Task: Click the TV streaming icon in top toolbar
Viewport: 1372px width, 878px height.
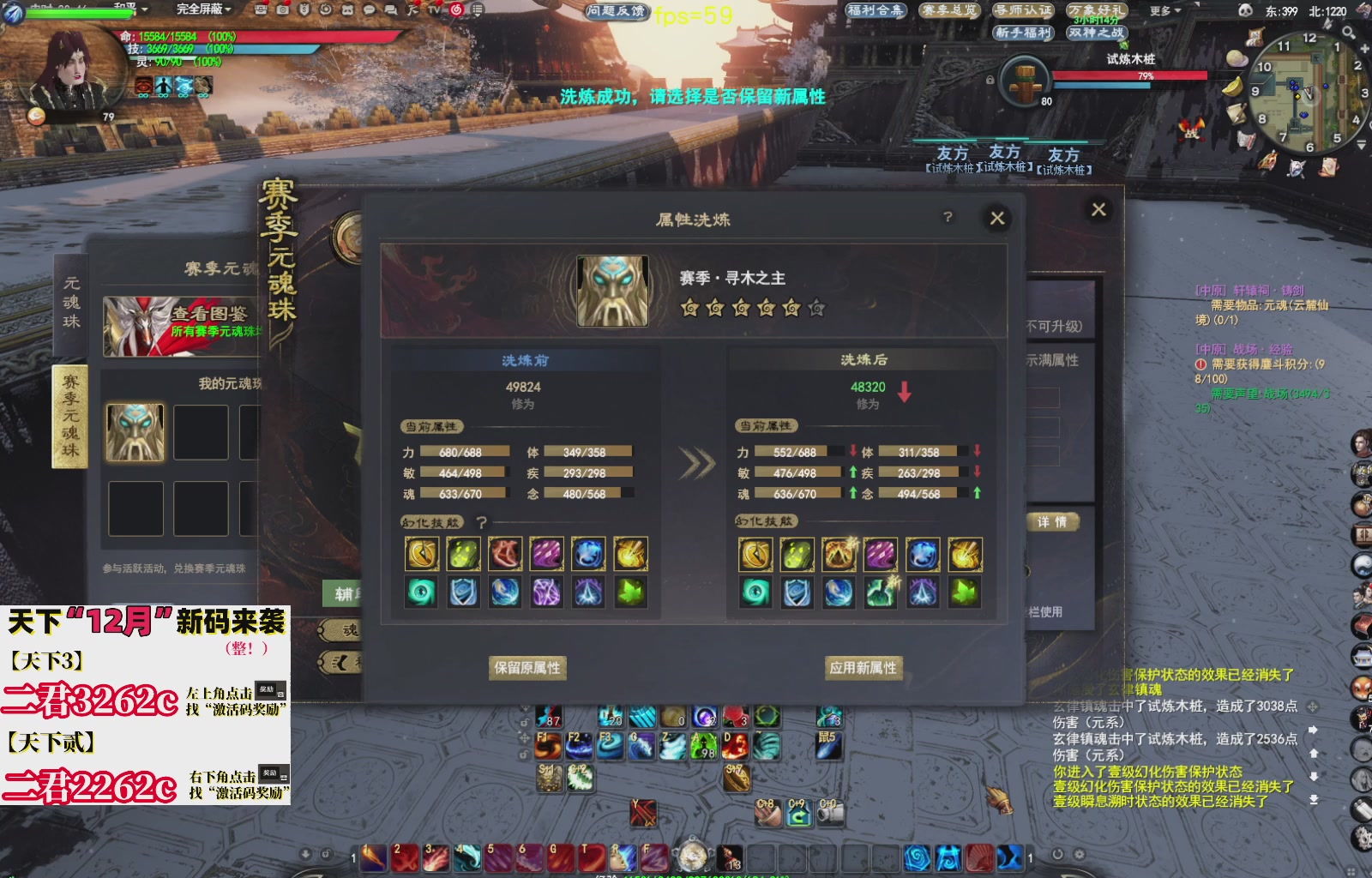Action: (433, 9)
